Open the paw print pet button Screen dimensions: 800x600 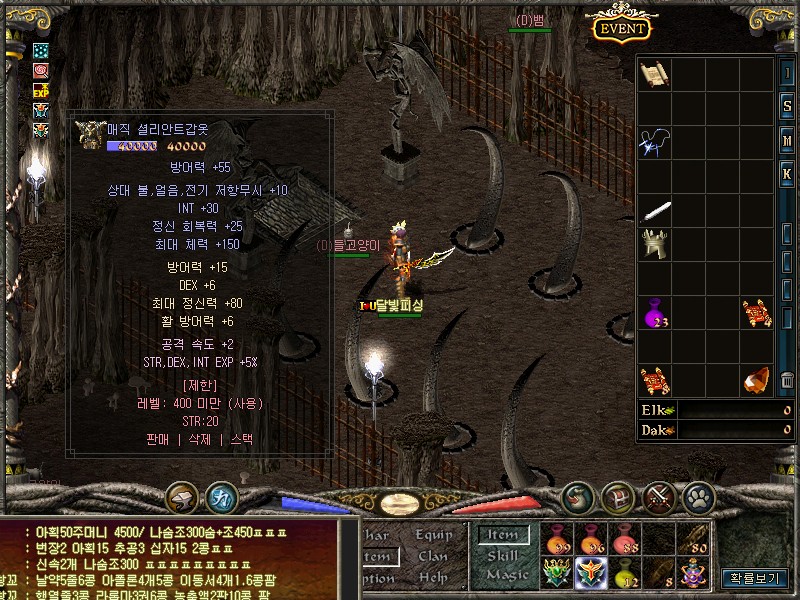point(698,496)
